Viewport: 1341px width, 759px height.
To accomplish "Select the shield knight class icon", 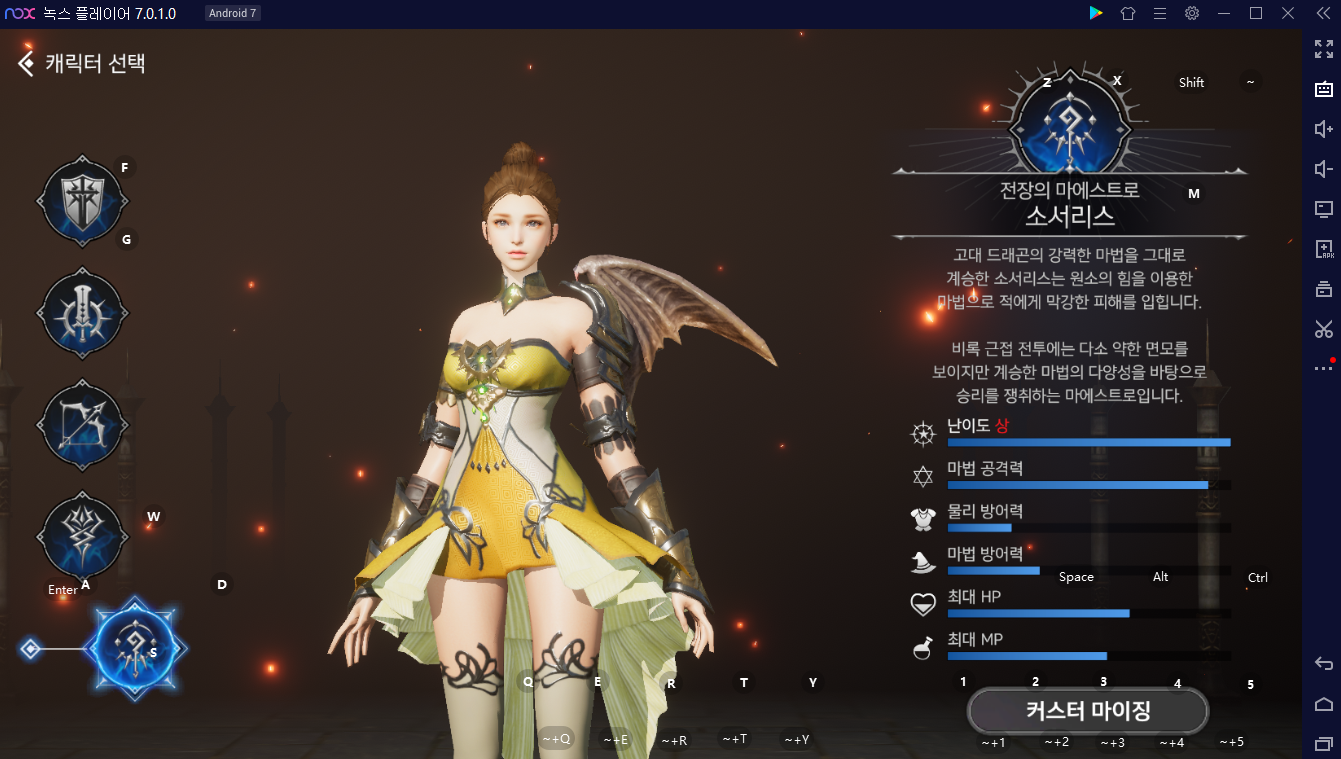I will [83, 200].
